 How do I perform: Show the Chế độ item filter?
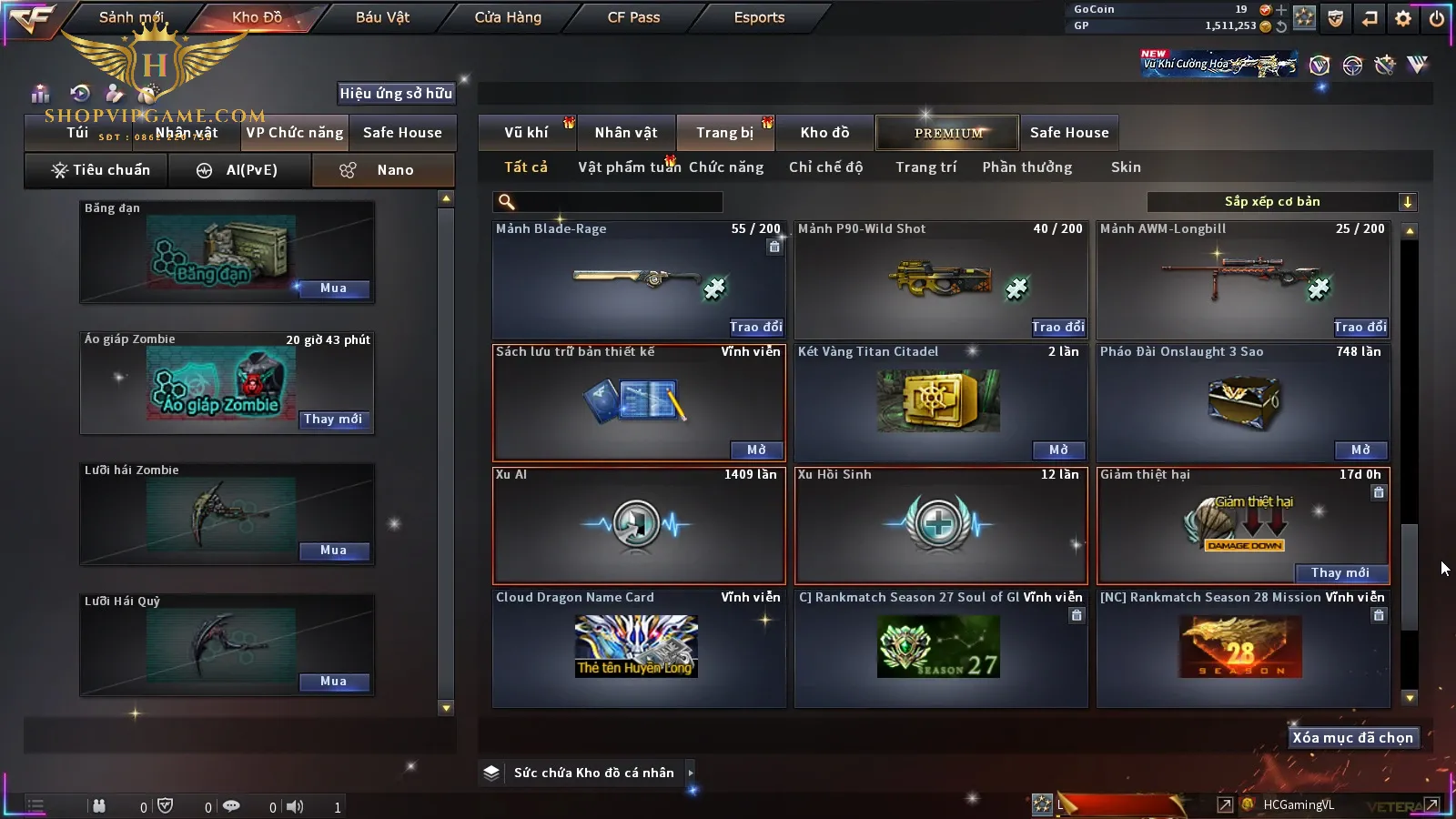[x=825, y=167]
